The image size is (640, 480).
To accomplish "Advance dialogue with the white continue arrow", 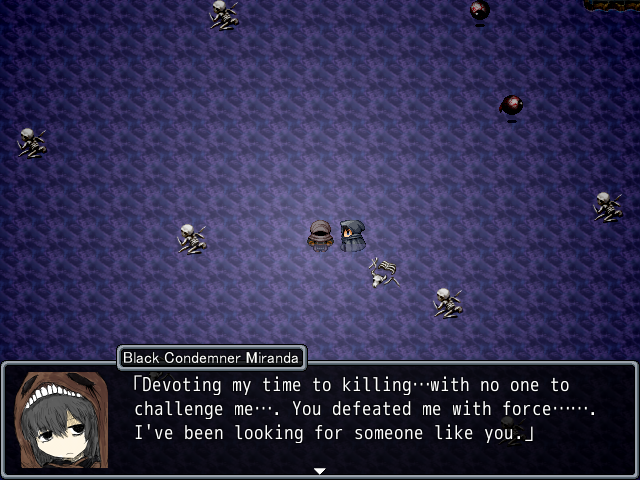I will pos(320,470).
